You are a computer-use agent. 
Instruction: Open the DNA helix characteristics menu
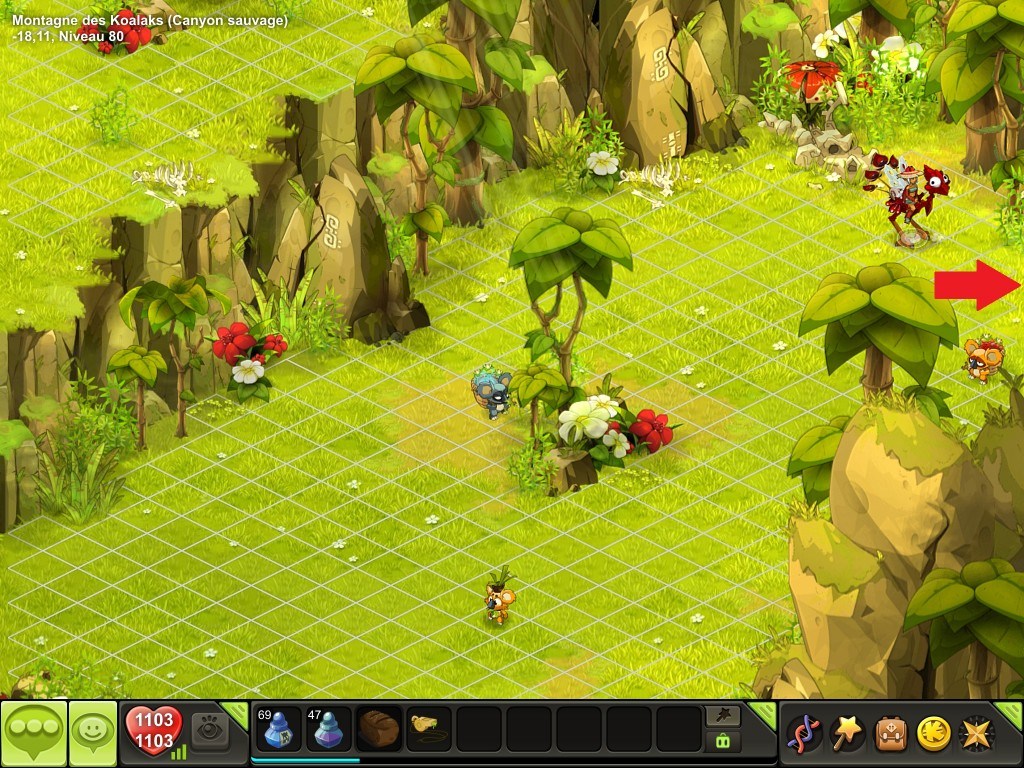[x=805, y=733]
